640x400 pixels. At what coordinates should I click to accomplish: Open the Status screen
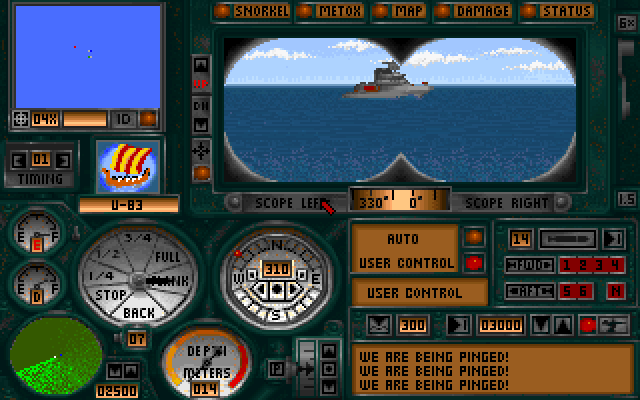pos(561,11)
